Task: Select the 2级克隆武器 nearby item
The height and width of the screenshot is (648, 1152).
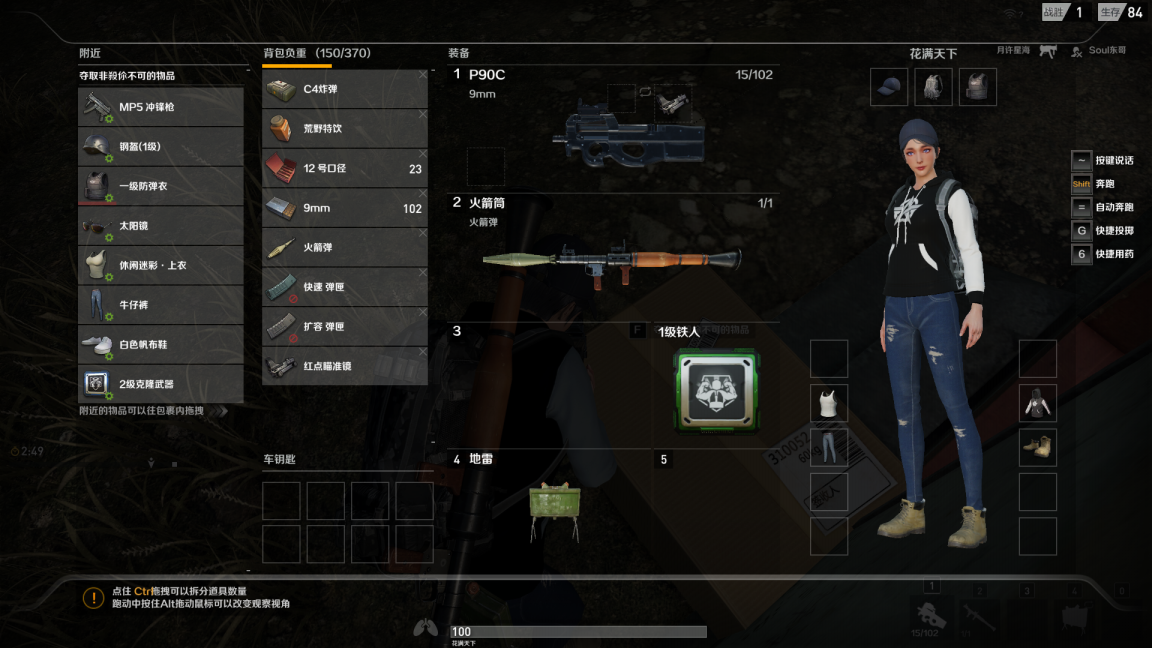Action: [x=161, y=384]
